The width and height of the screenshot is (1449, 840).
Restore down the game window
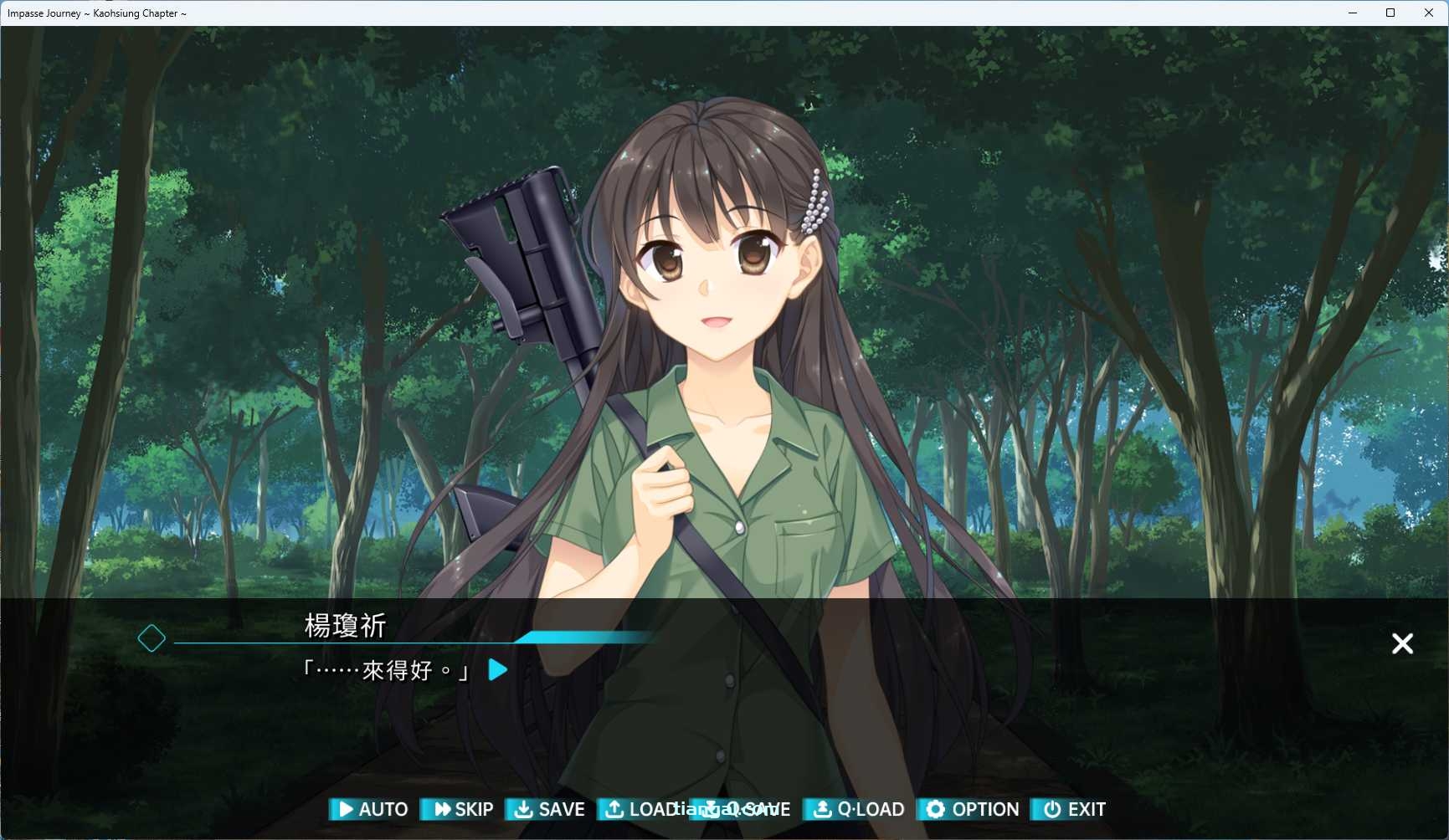[1390, 13]
